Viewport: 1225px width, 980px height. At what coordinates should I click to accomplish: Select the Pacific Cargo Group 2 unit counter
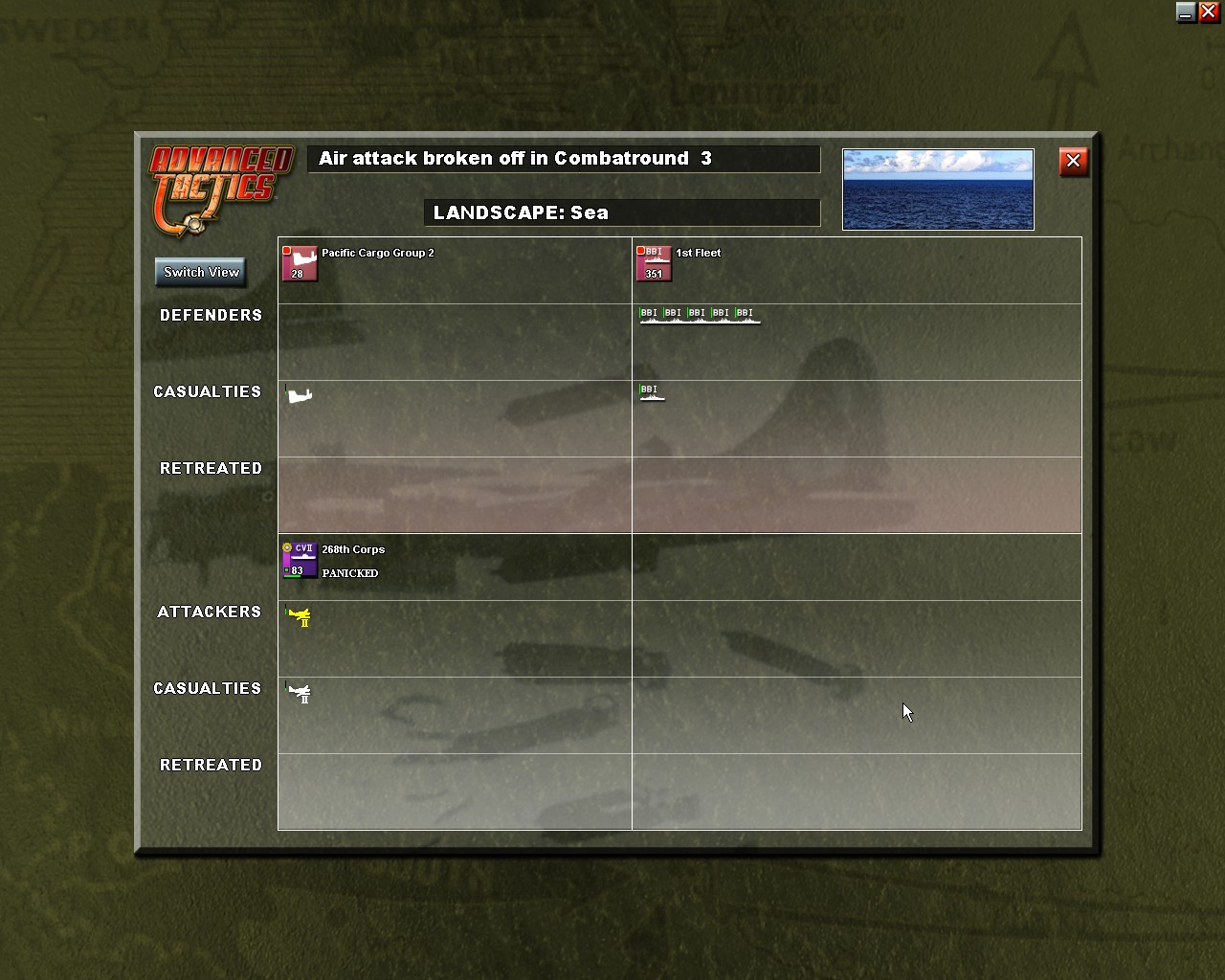click(300, 263)
